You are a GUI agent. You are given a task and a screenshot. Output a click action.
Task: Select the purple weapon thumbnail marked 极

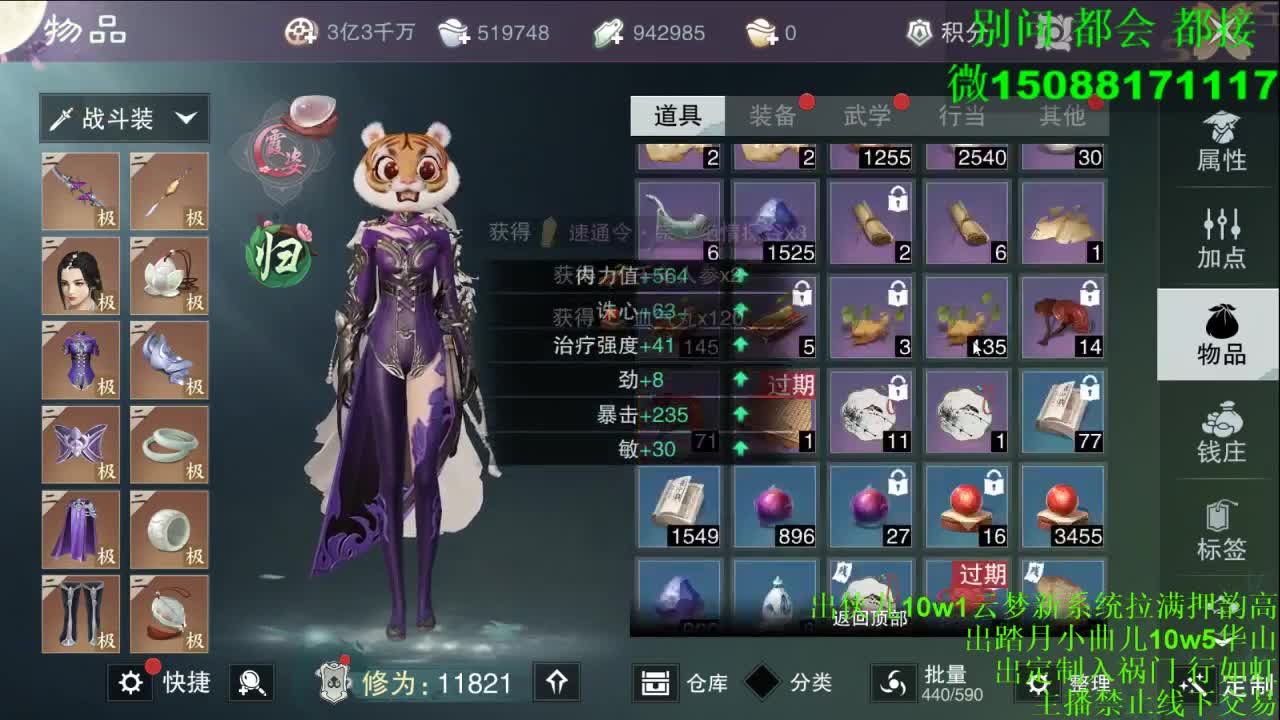coord(80,190)
